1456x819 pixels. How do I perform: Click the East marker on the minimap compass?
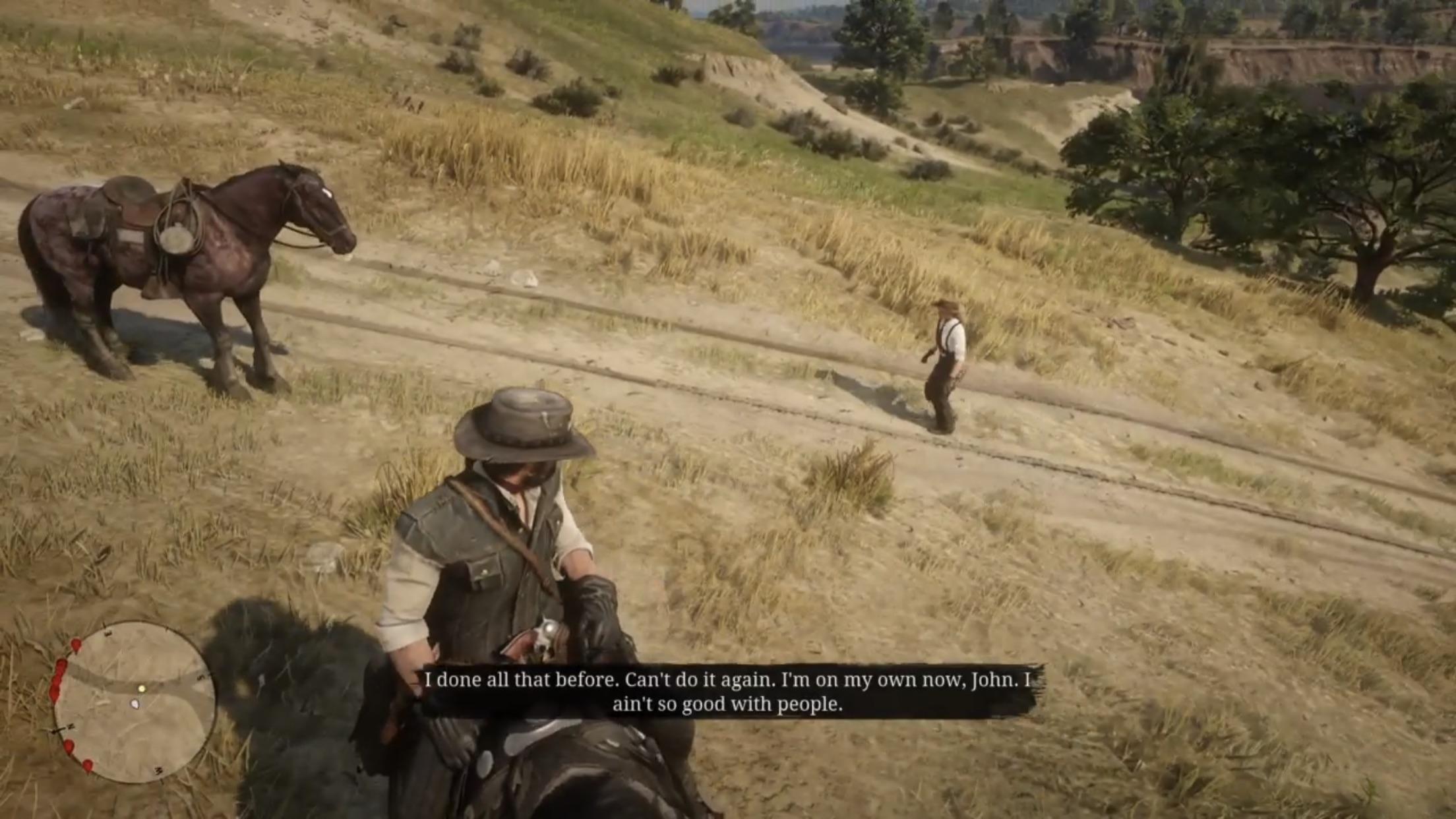[108, 632]
